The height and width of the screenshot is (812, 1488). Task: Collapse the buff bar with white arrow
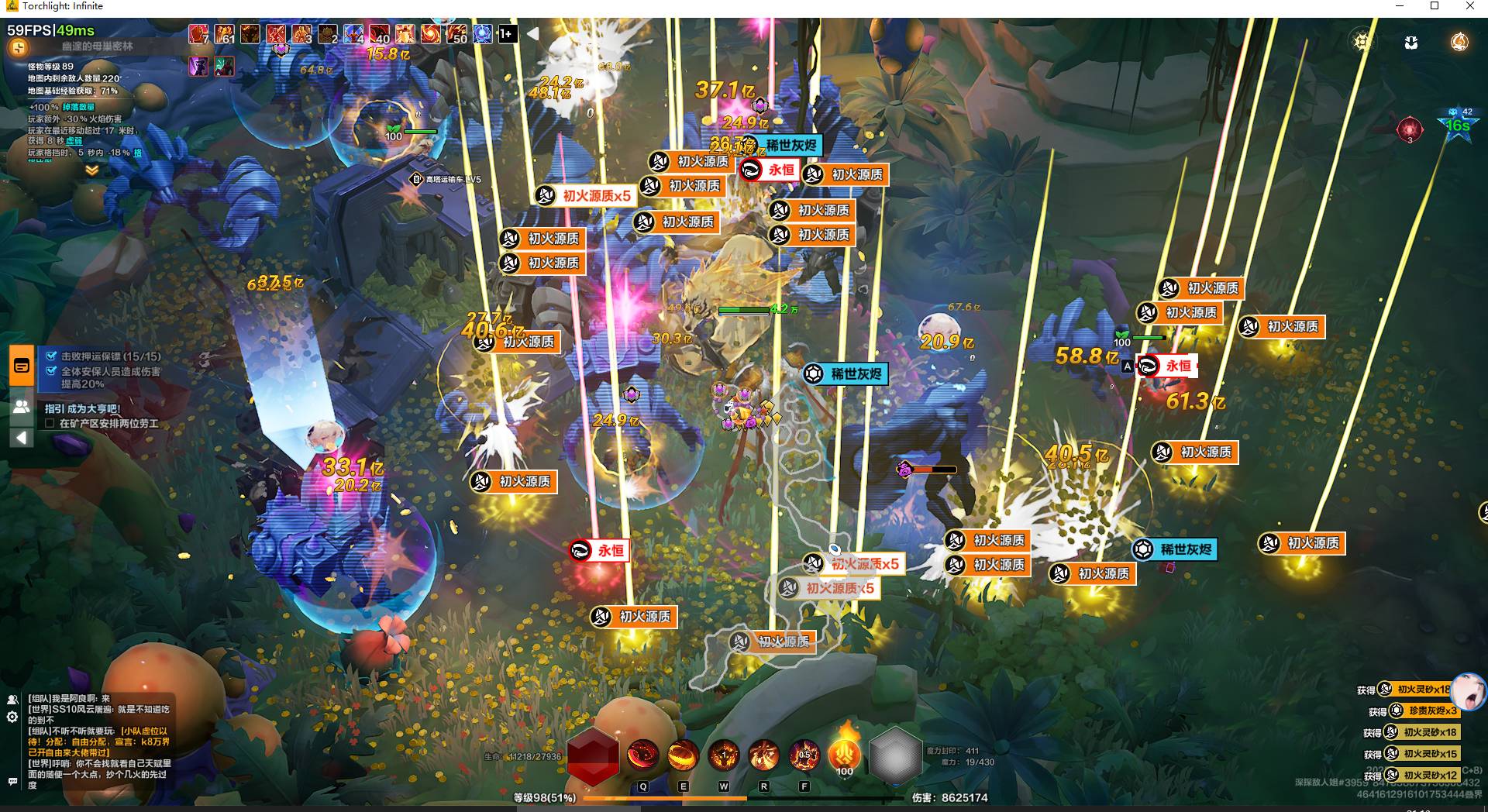coord(533,33)
